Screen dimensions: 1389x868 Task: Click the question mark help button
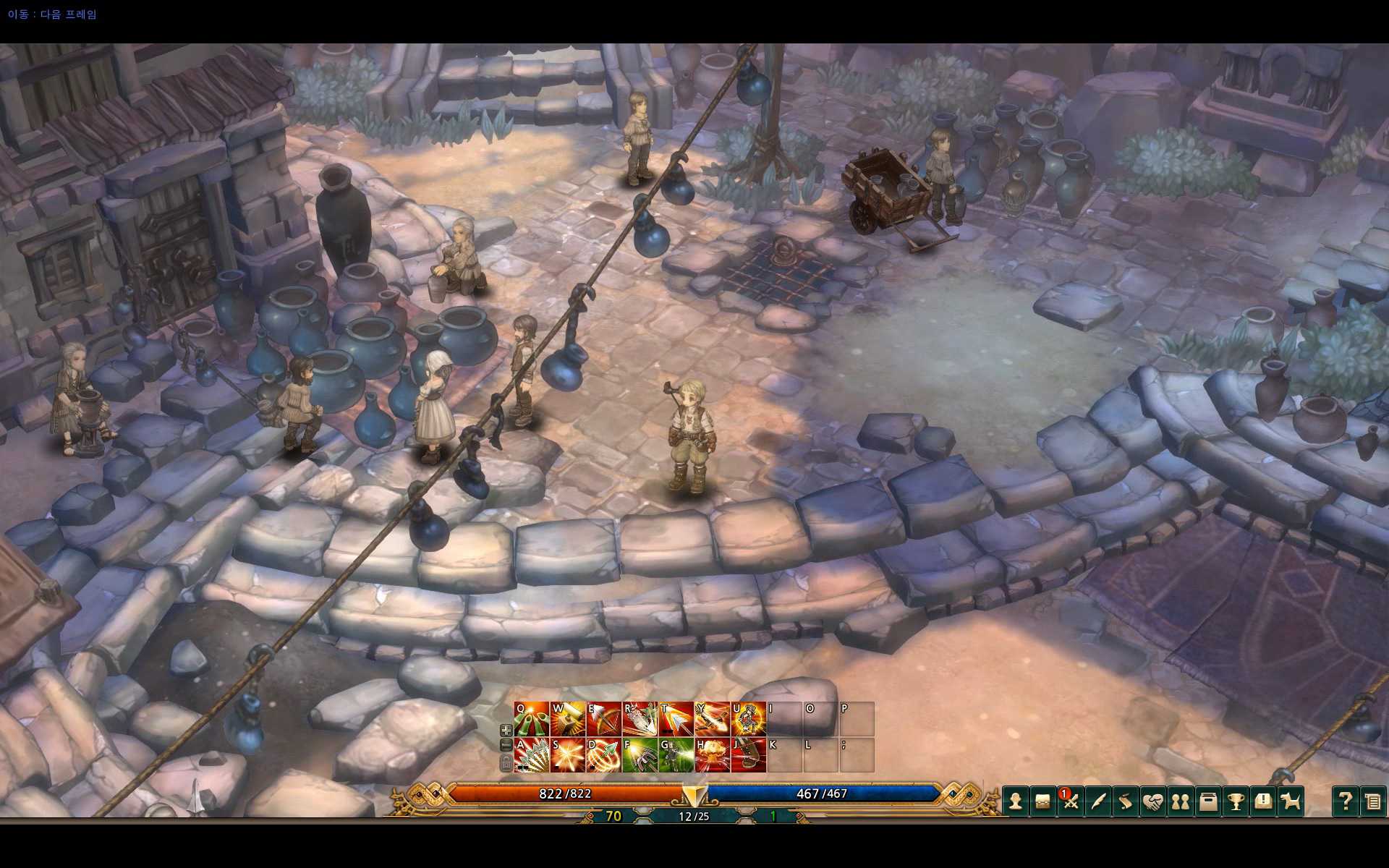[x=1346, y=801]
